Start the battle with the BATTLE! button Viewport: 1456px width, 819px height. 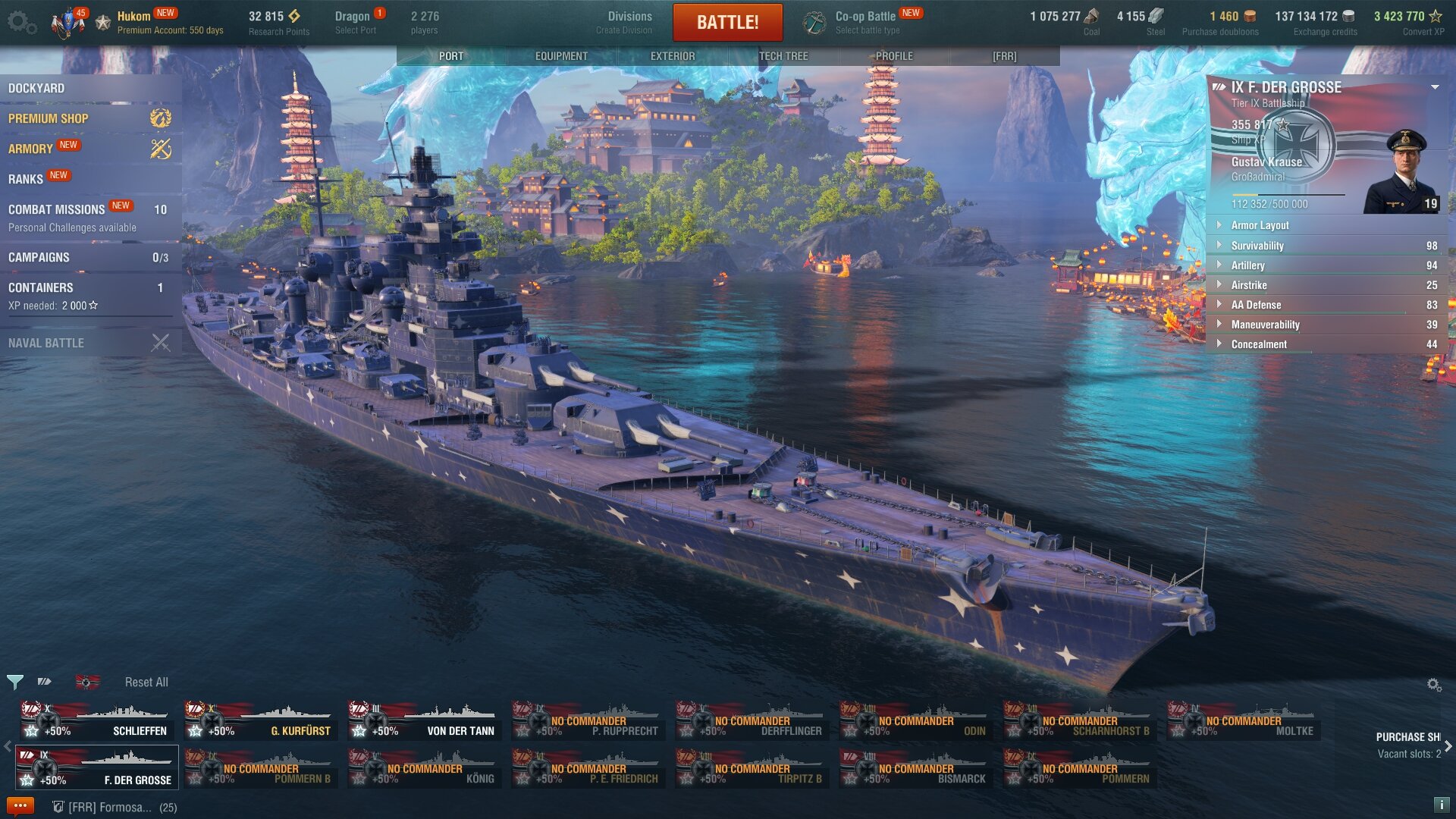[x=727, y=22]
